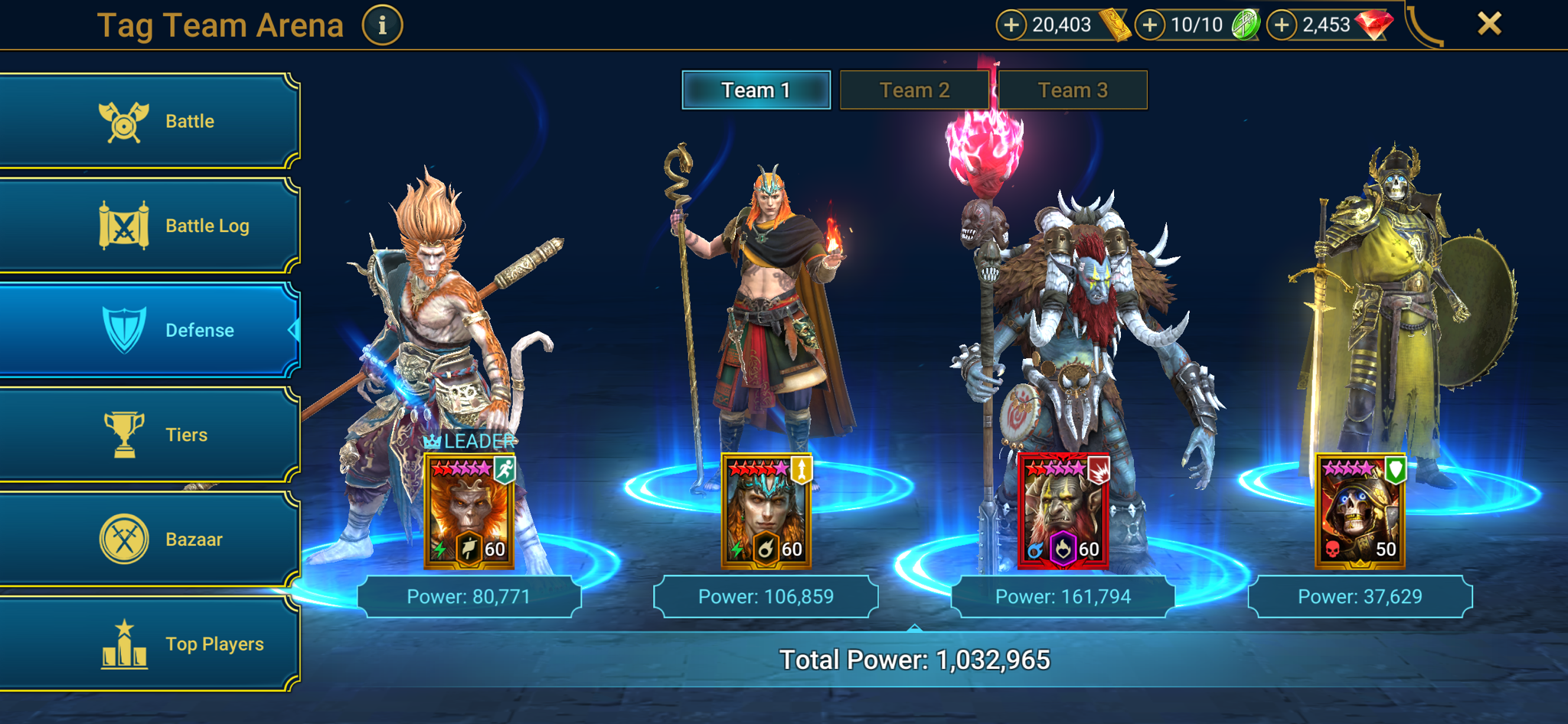The width and height of the screenshot is (1568, 724).
Task: Close the Tag Team Arena screen
Action: click(x=1489, y=24)
